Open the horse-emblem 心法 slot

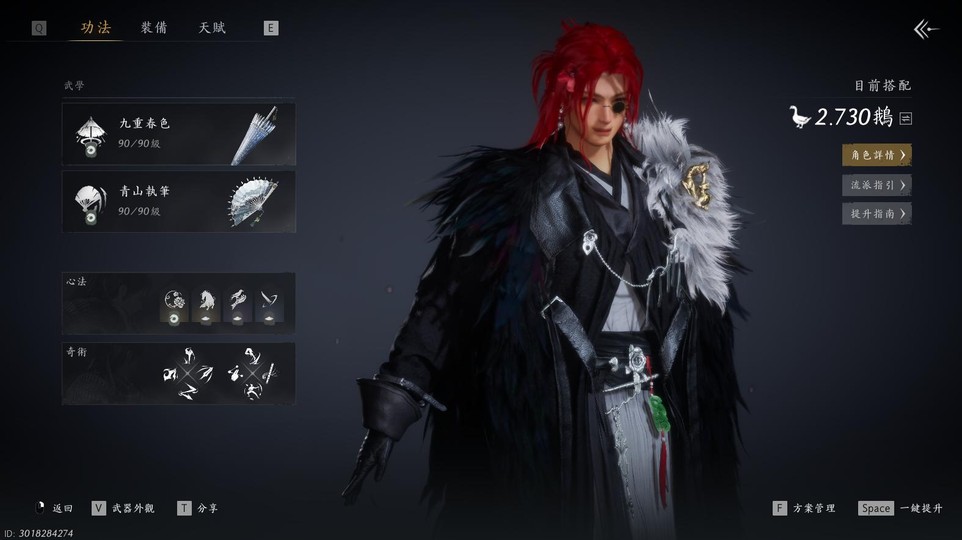(206, 305)
